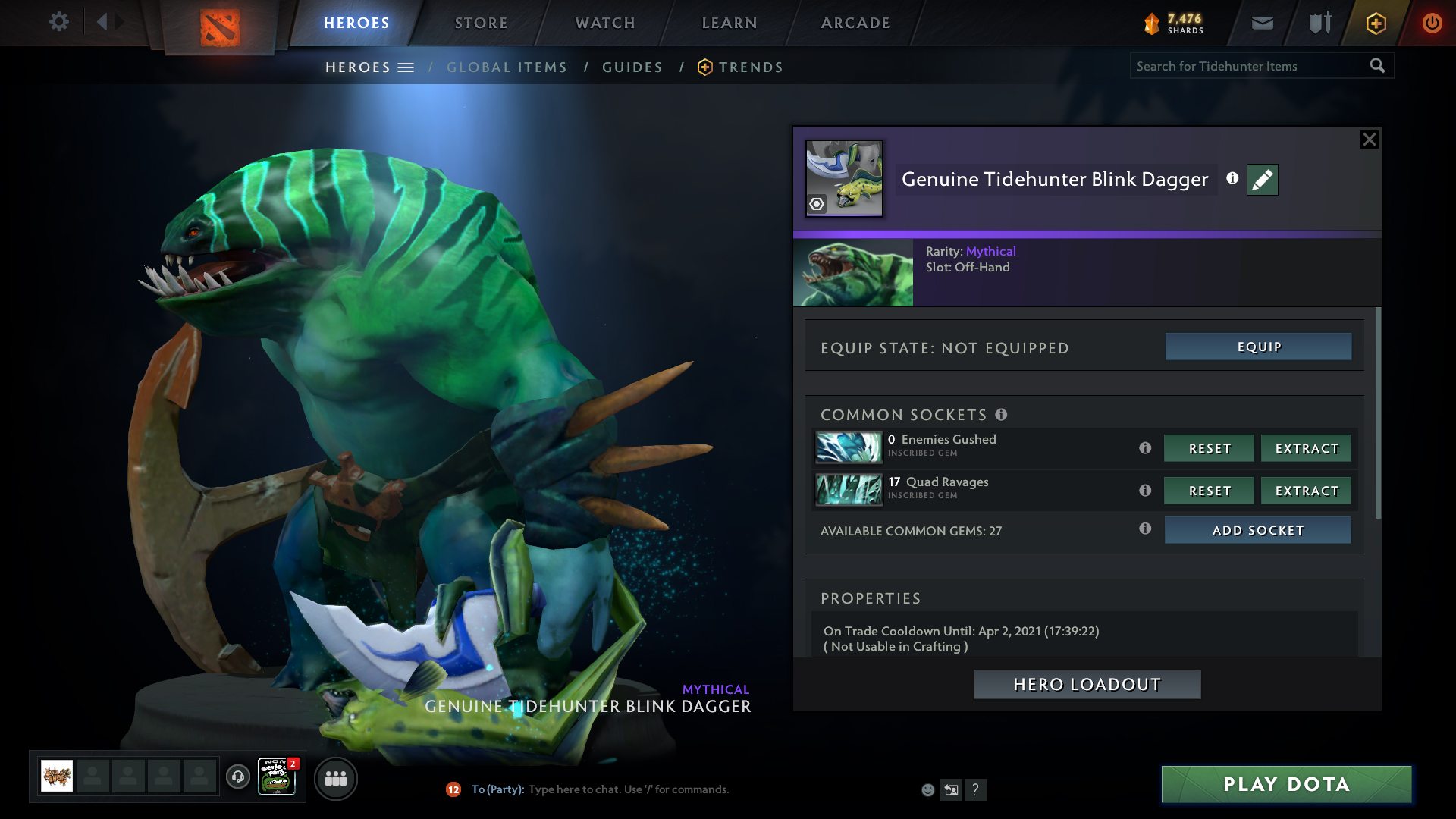Viewport: 1456px width, 819px height.
Task: Select the Arcade tab
Action: [855, 23]
